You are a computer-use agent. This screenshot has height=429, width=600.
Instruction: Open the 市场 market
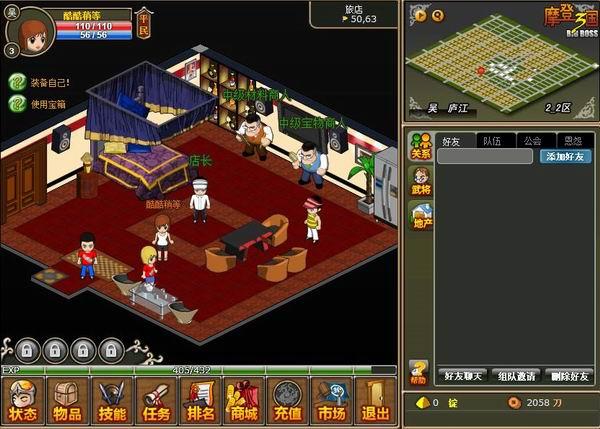pyautogui.click(x=332, y=401)
